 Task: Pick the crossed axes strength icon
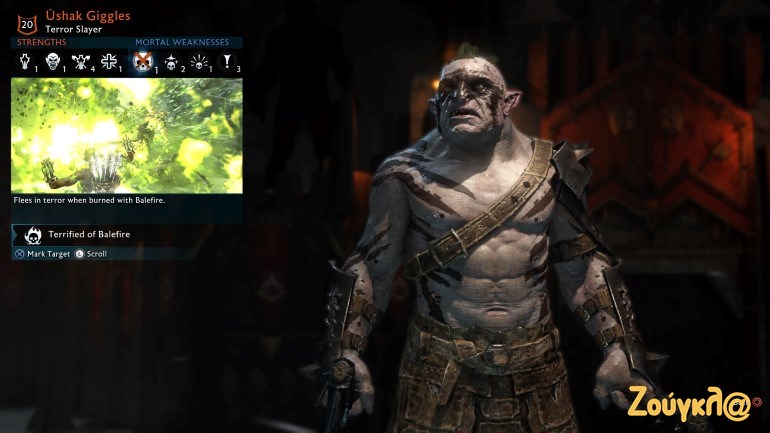pyautogui.click(x=80, y=63)
